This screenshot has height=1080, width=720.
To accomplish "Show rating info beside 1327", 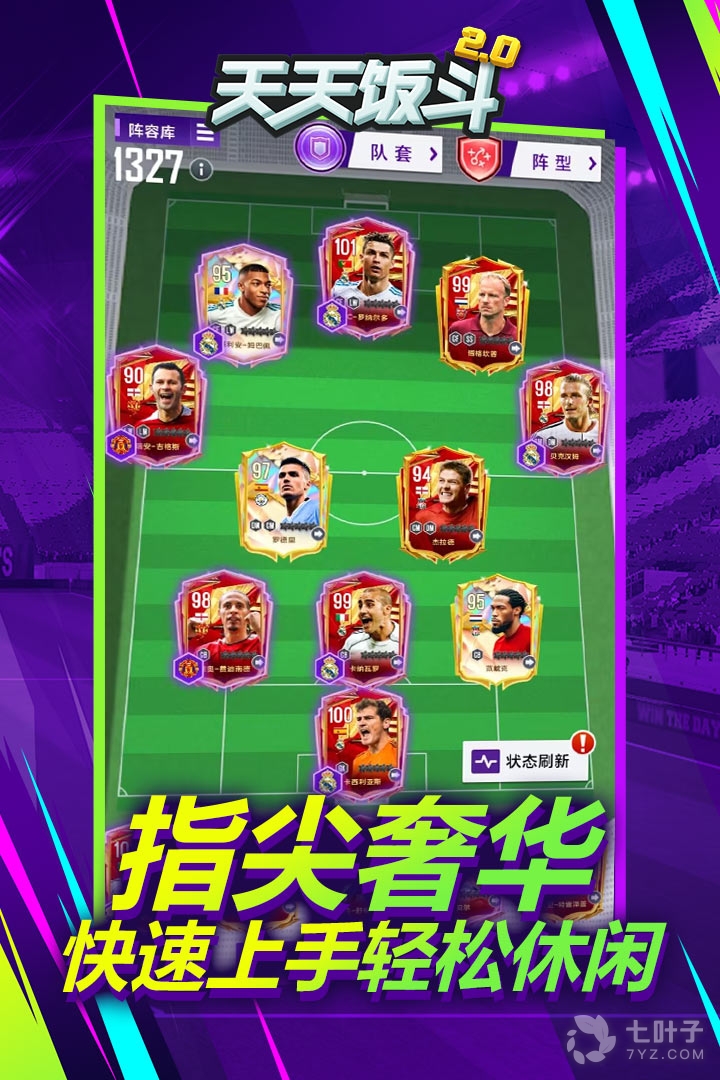I will tap(203, 169).
